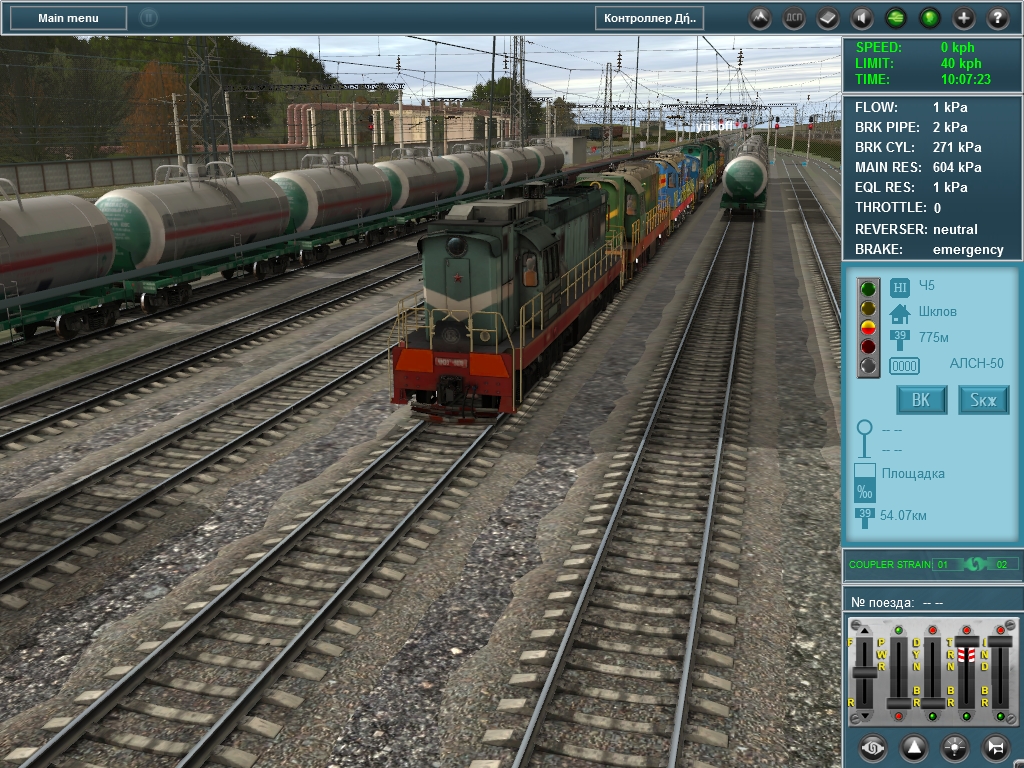Click the ВК button
Viewport: 1024px width, 768px height.
921,400
